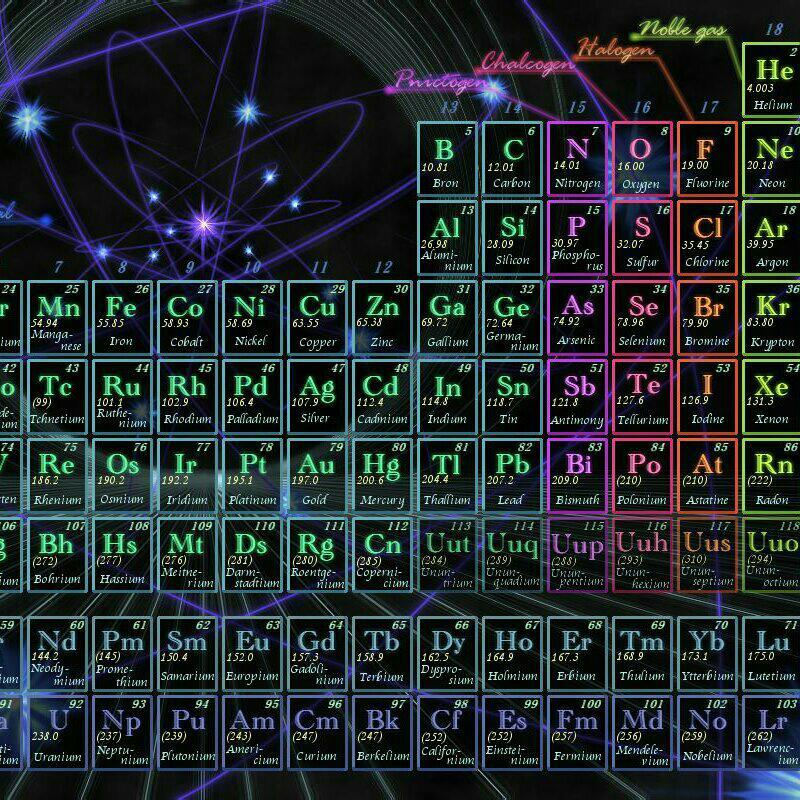Select the Helium element tile
Image resolution: width=800 pixels, height=800 pixels.
coord(772,81)
